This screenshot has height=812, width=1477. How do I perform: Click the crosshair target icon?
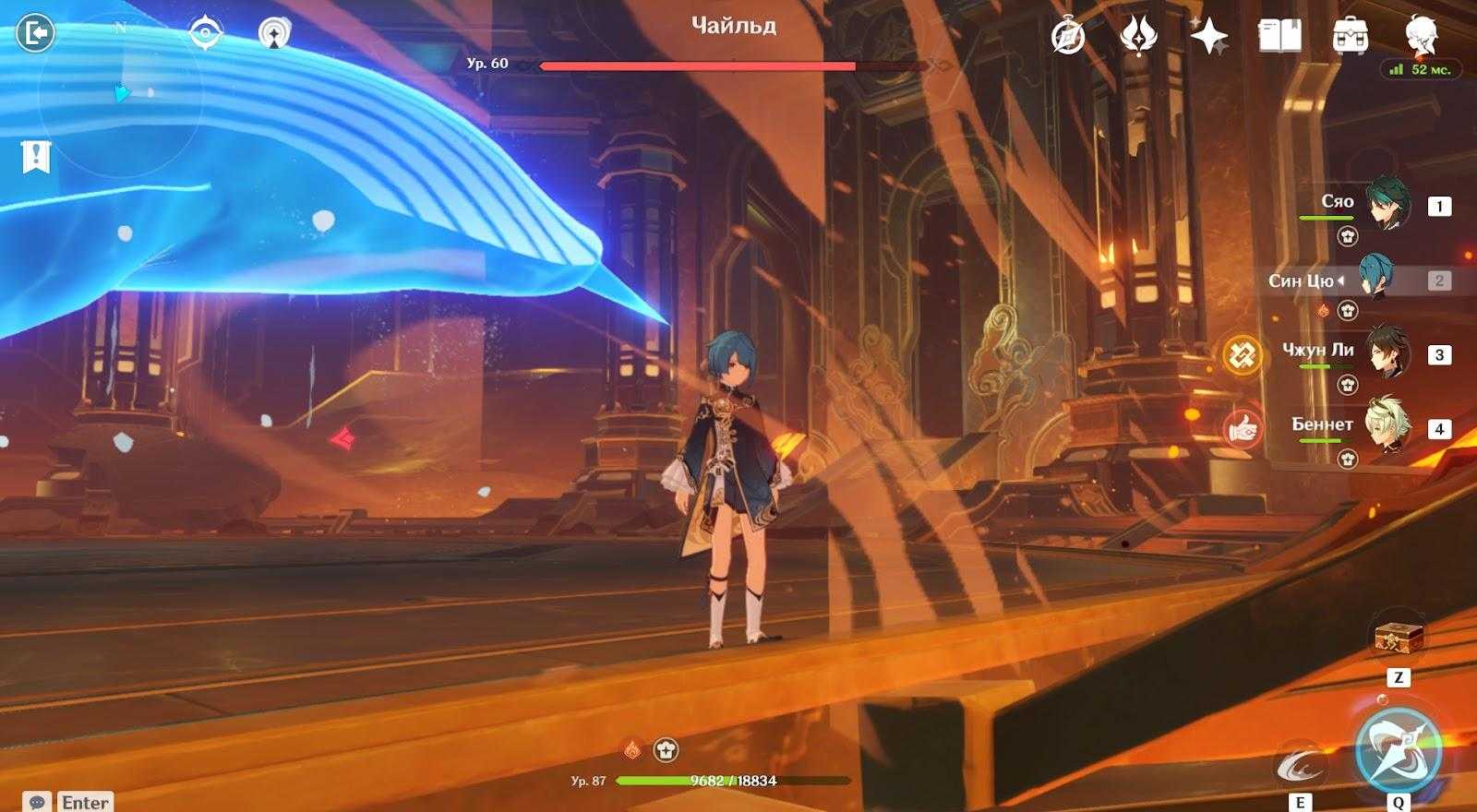click(205, 34)
